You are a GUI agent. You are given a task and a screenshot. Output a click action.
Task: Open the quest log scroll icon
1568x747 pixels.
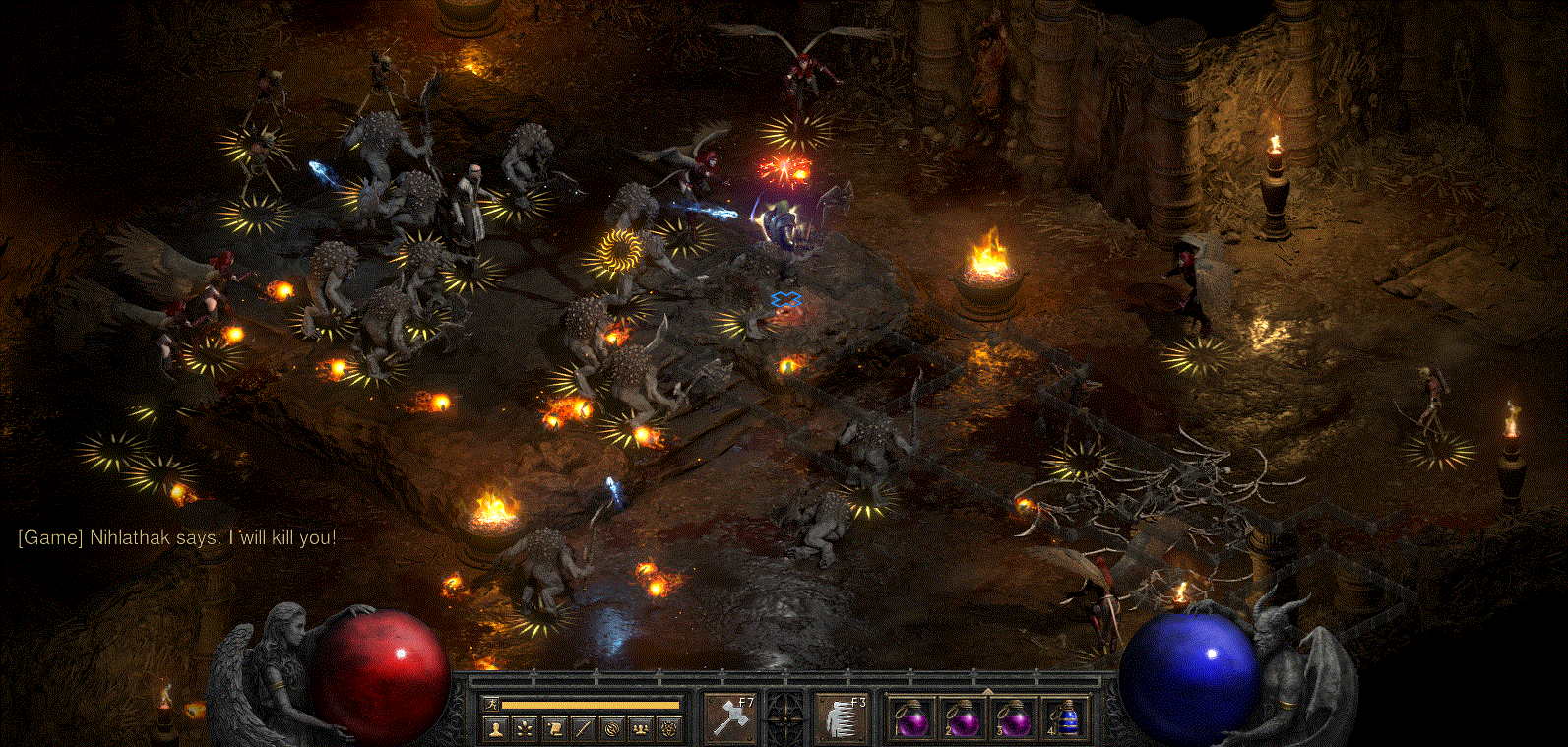[554, 728]
